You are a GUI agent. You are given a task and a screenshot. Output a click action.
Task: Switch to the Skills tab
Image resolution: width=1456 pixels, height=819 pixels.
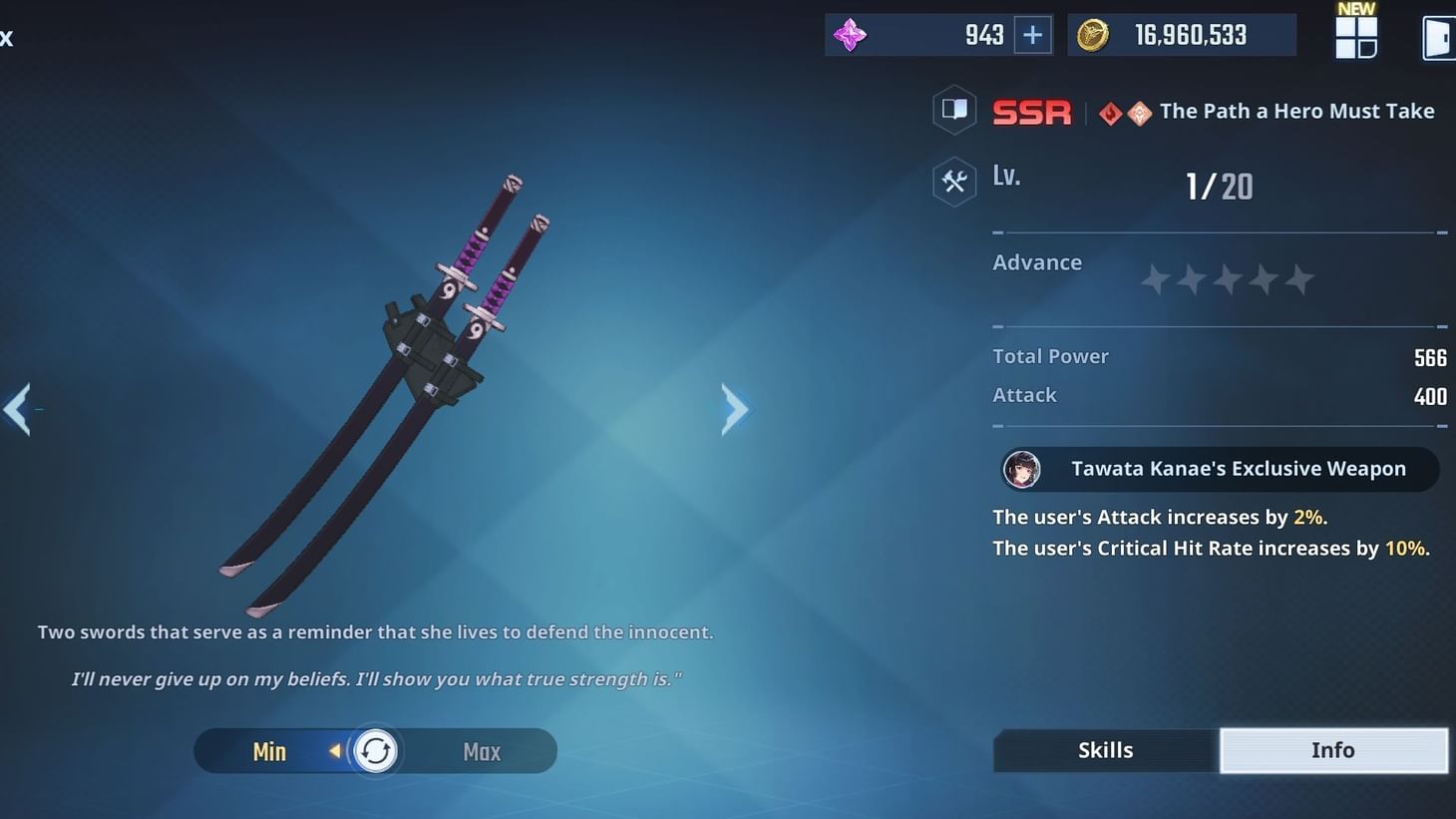tap(1105, 749)
